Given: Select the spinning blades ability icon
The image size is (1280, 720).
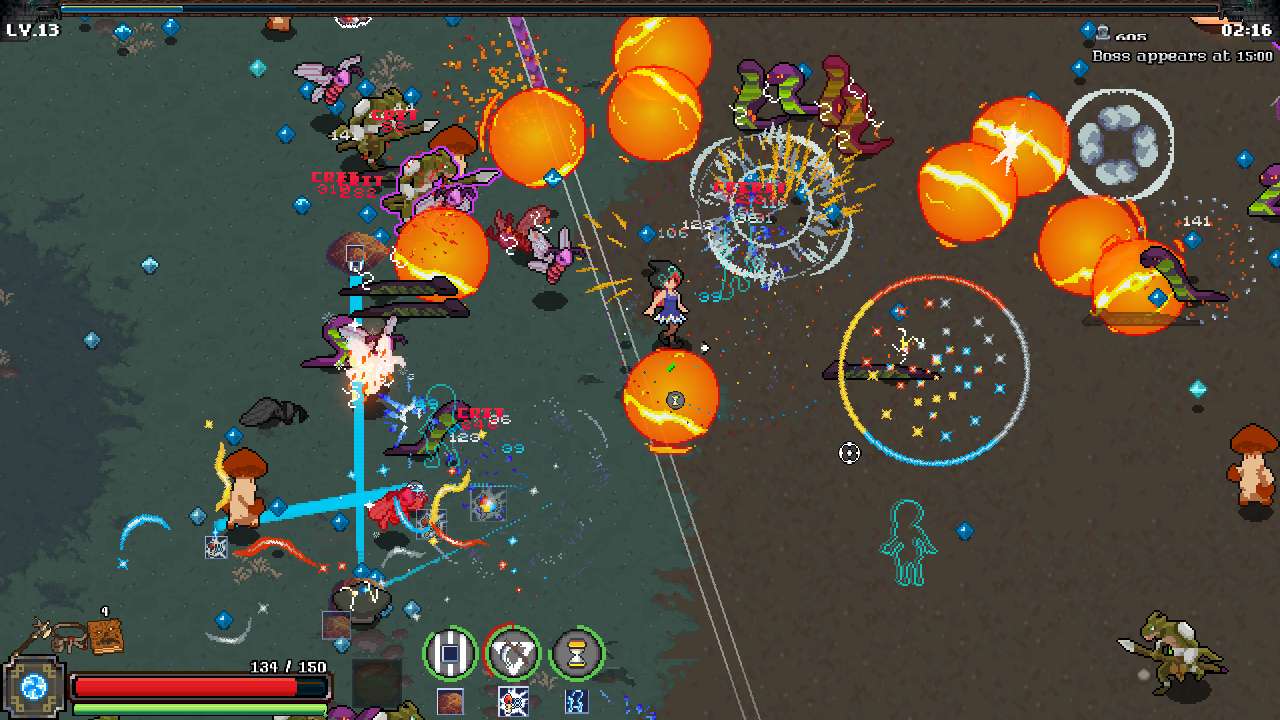Looking at the screenshot, I should click(514, 651).
